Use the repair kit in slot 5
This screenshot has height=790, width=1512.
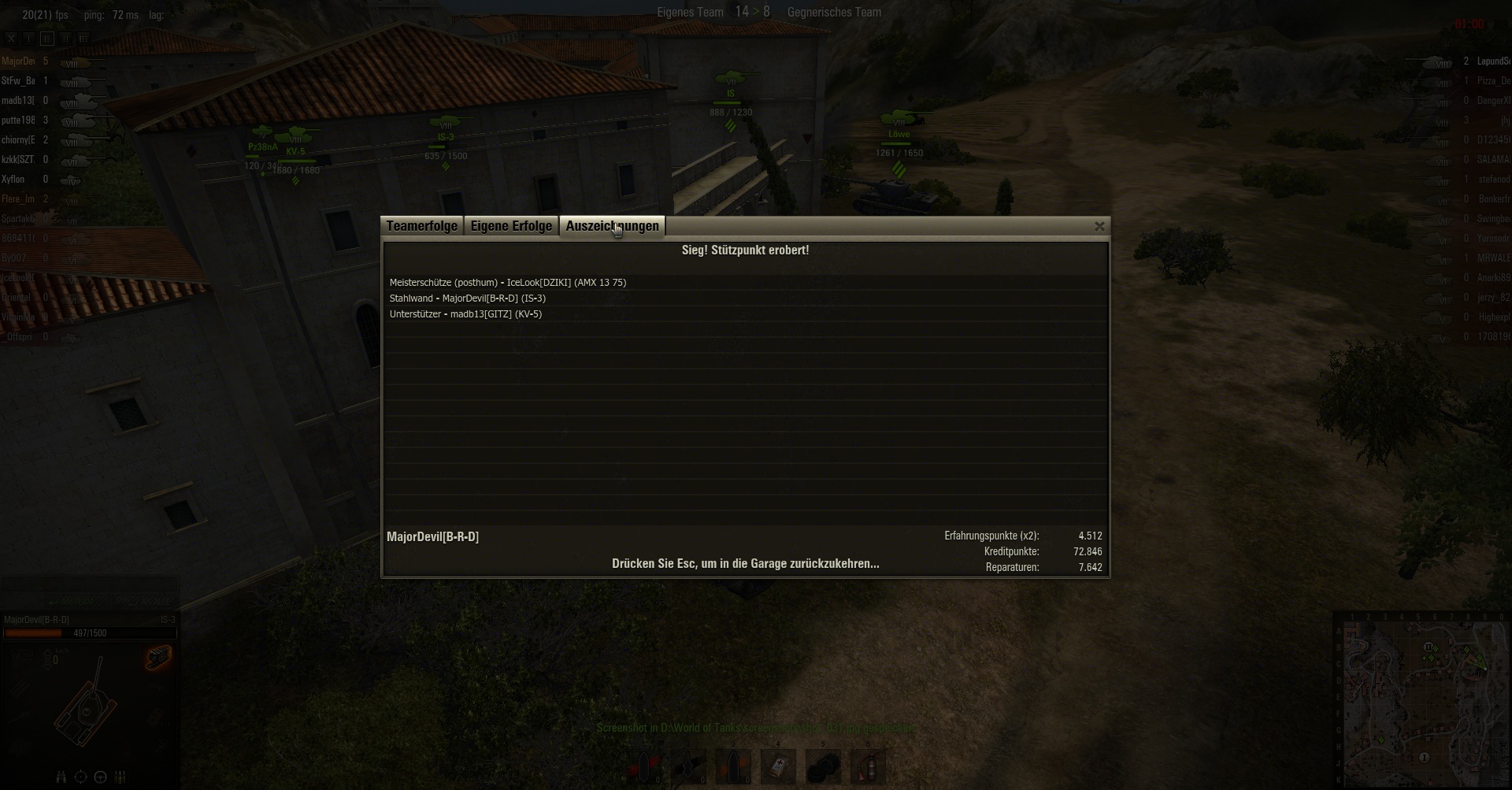pyautogui.click(x=823, y=766)
